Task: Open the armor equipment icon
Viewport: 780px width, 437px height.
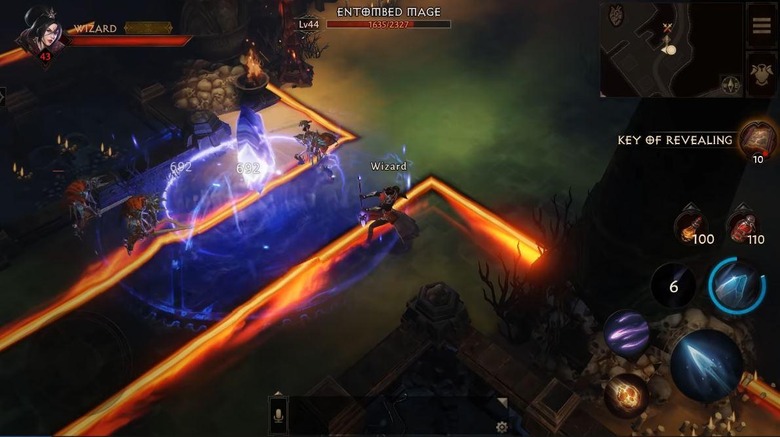Action: pyautogui.click(x=760, y=74)
